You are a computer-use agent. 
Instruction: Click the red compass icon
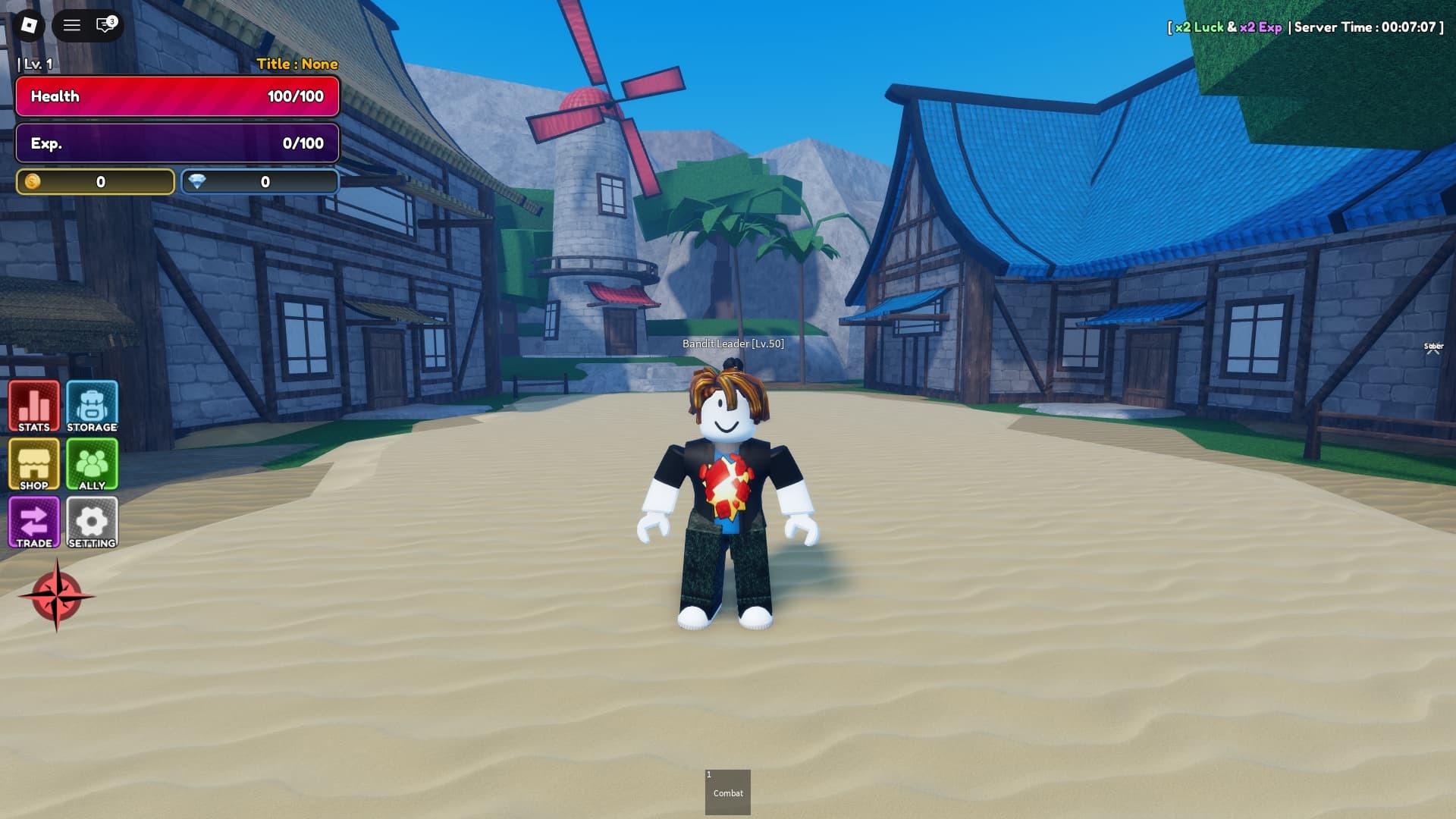pos(57,596)
